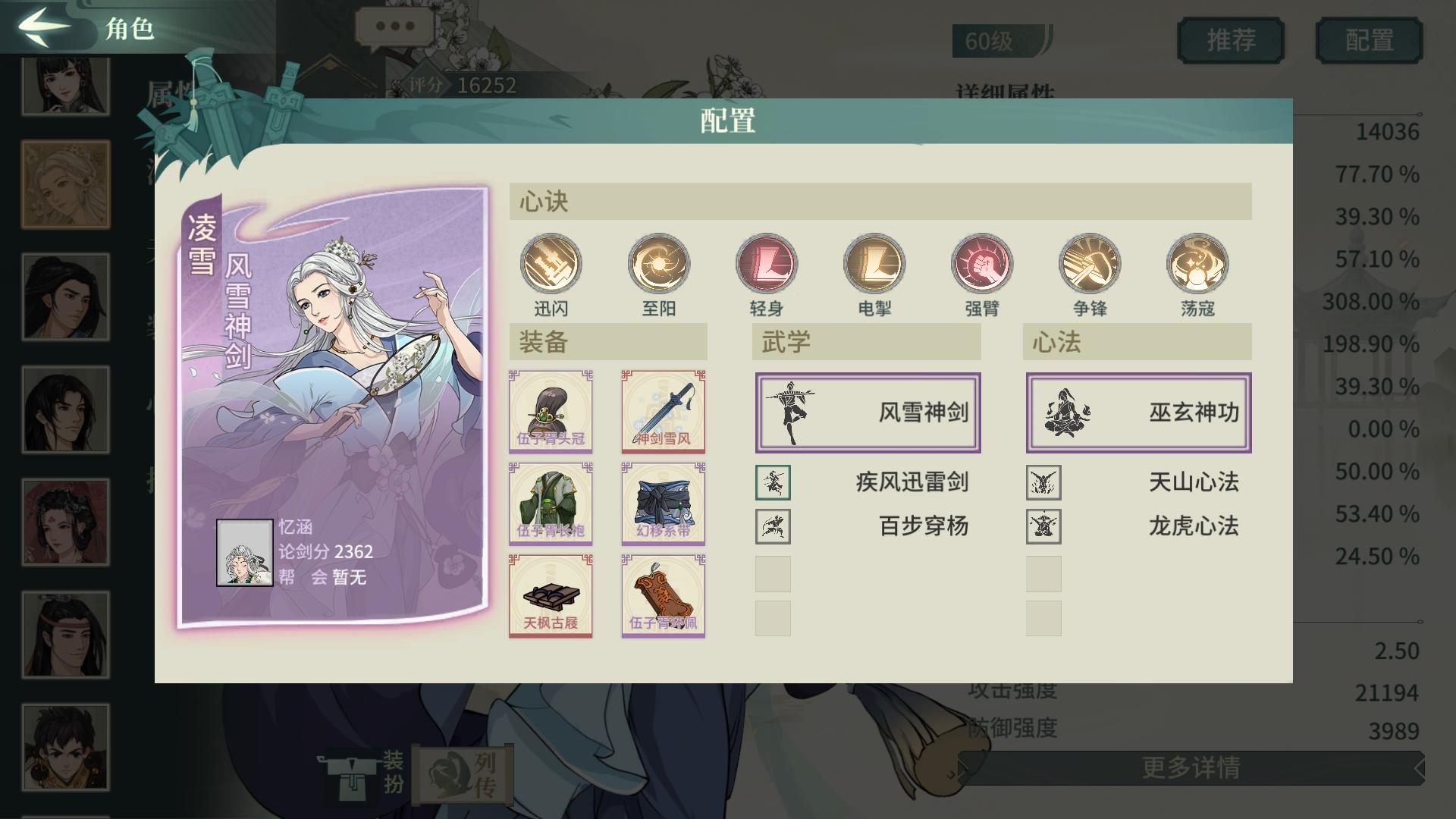Open the 神剑雪风 weapon slot
This screenshot has height=819, width=1456.
click(662, 410)
